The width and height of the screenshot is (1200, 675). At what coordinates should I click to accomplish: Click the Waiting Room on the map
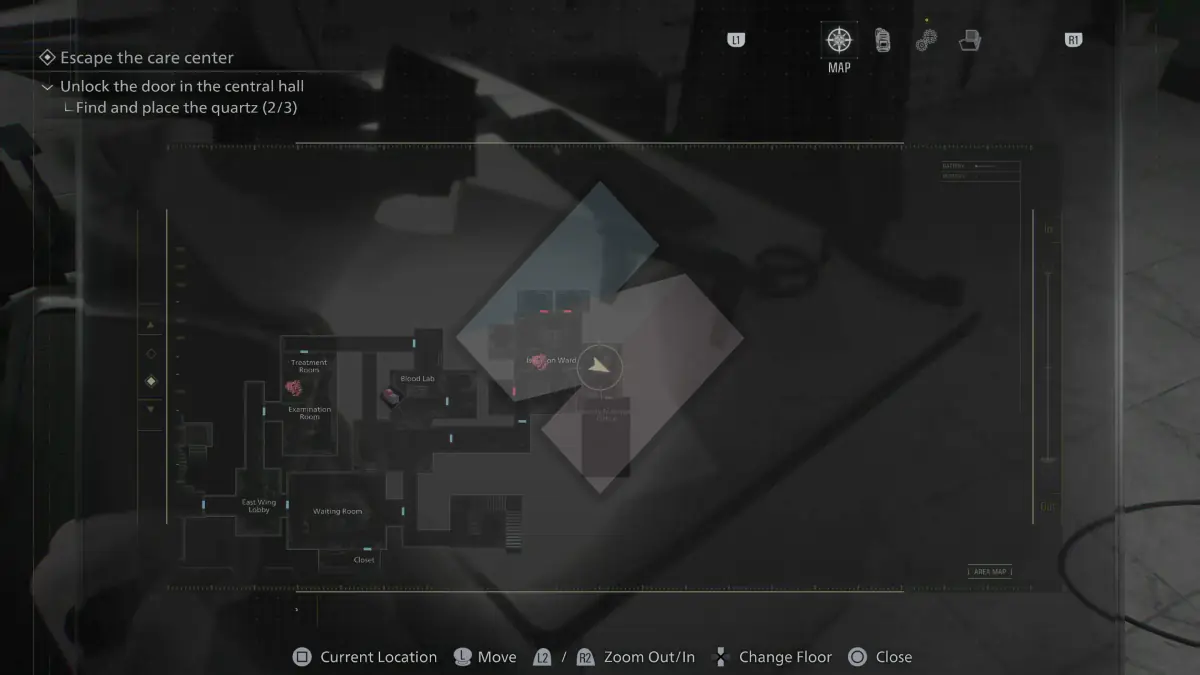(337, 511)
